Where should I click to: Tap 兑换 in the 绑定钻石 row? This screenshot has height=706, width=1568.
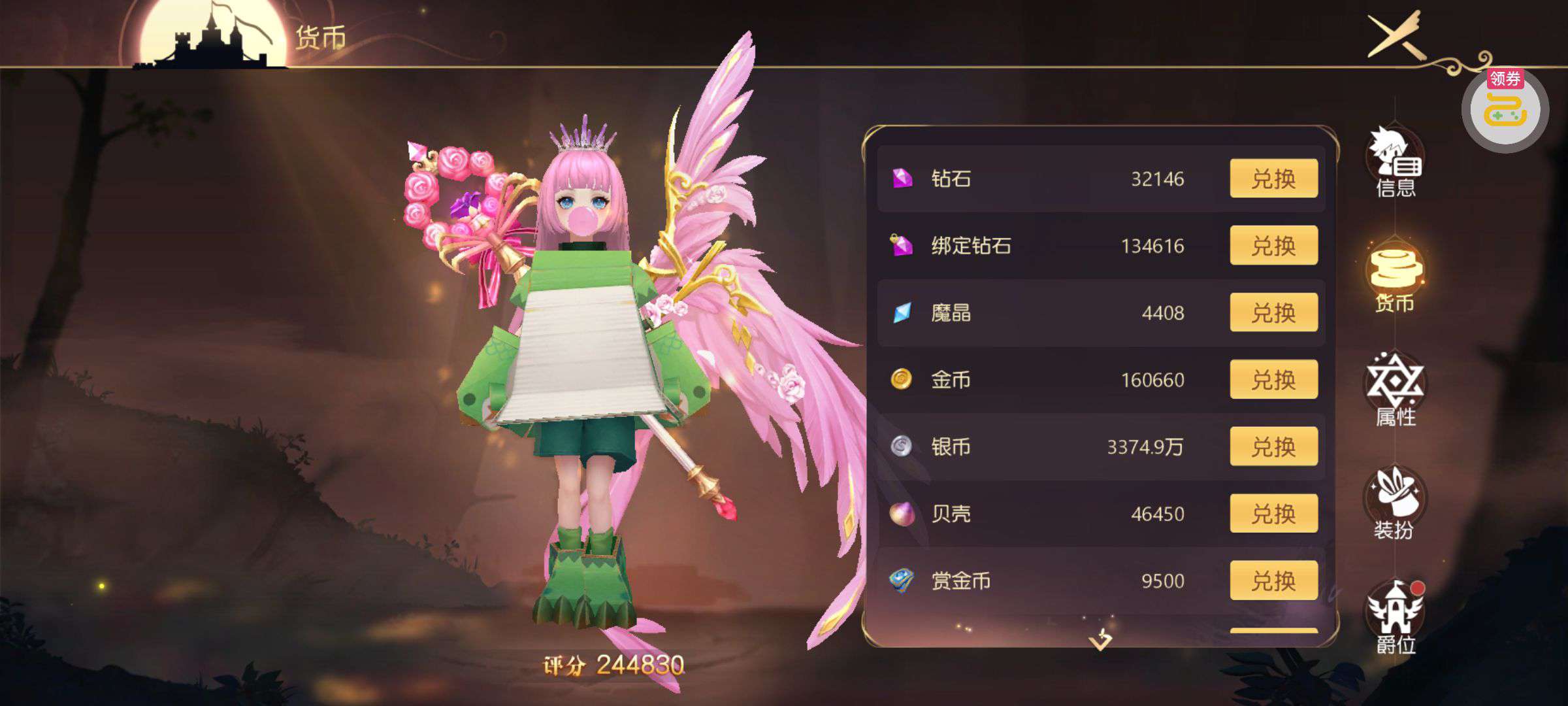pos(1273,246)
